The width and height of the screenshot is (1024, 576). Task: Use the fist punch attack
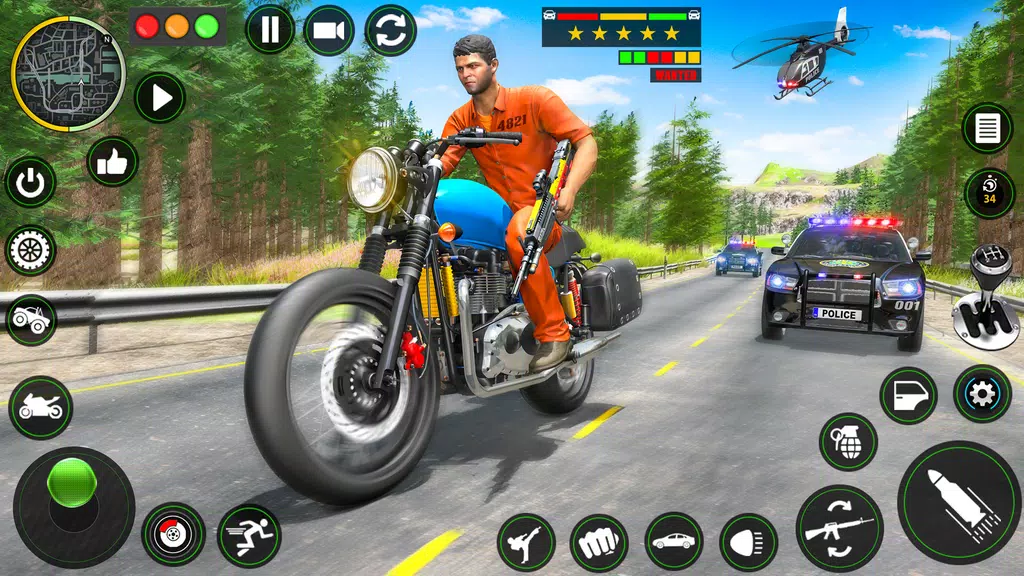coord(599,542)
